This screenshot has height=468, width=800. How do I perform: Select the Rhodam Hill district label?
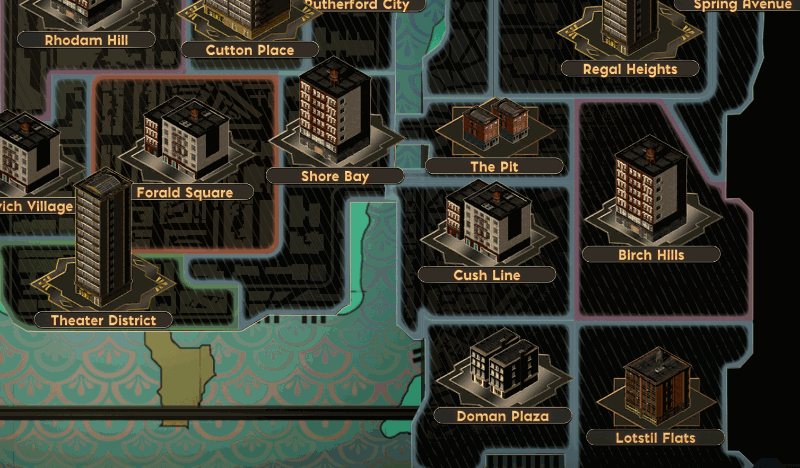[x=87, y=40]
